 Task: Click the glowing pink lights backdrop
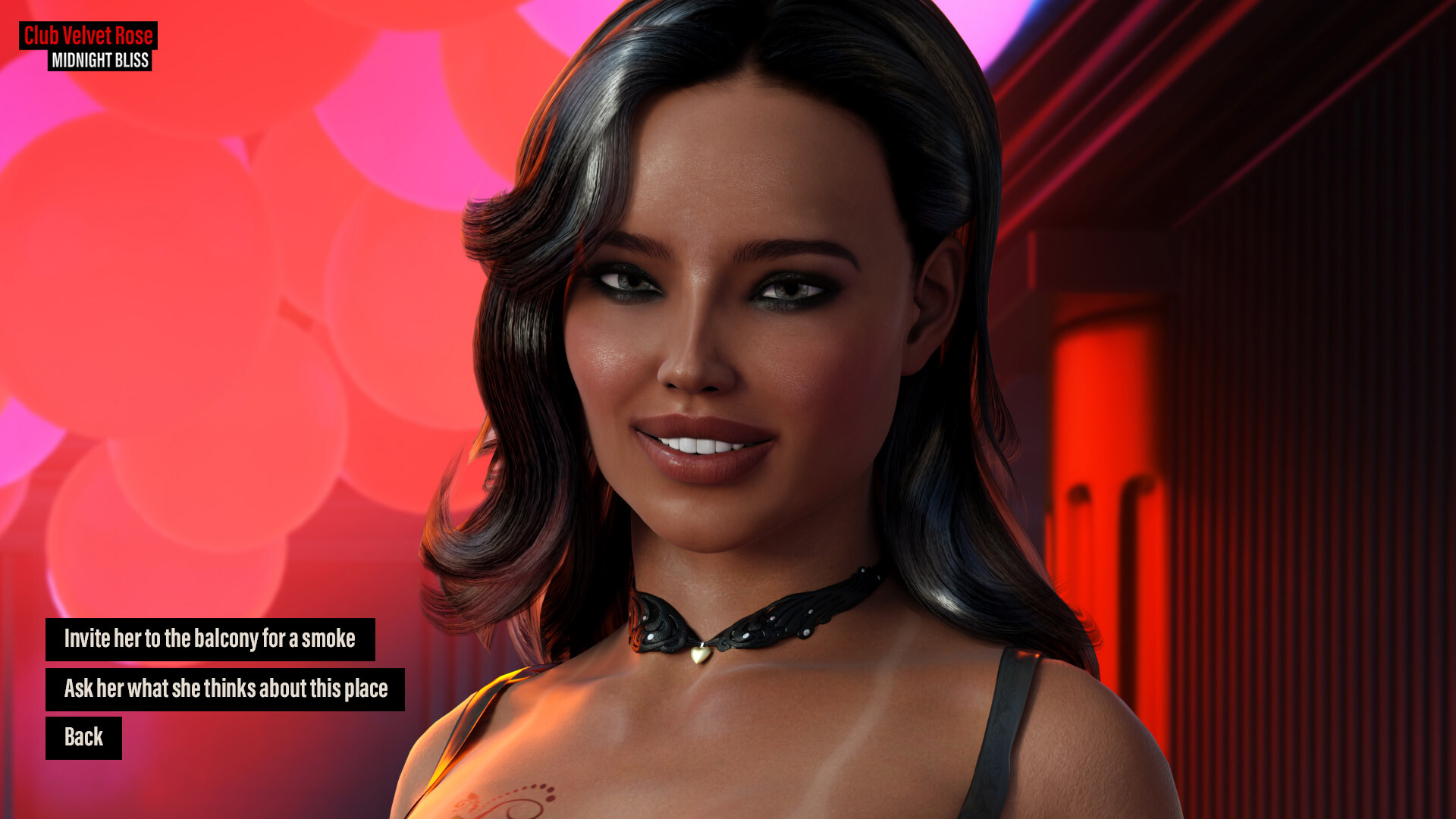pyautogui.click(x=227, y=303)
